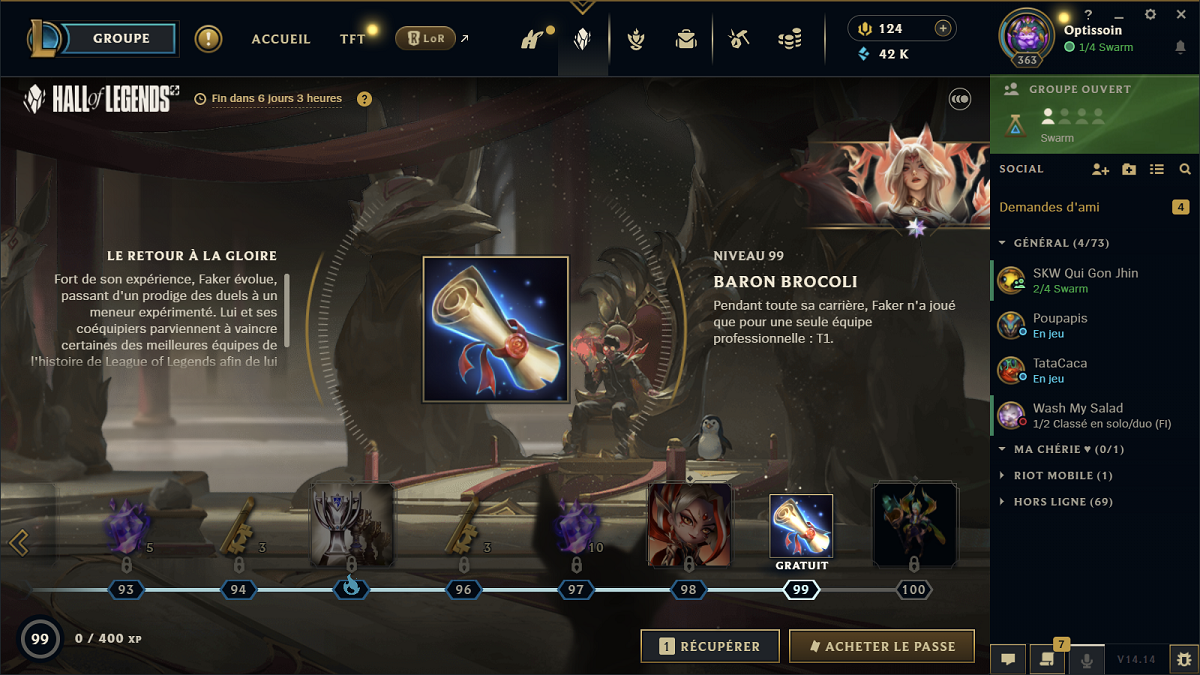1200x675 pixels.
Task: Open Optissoin's profile avatar
Action: tap(1026, 34)
